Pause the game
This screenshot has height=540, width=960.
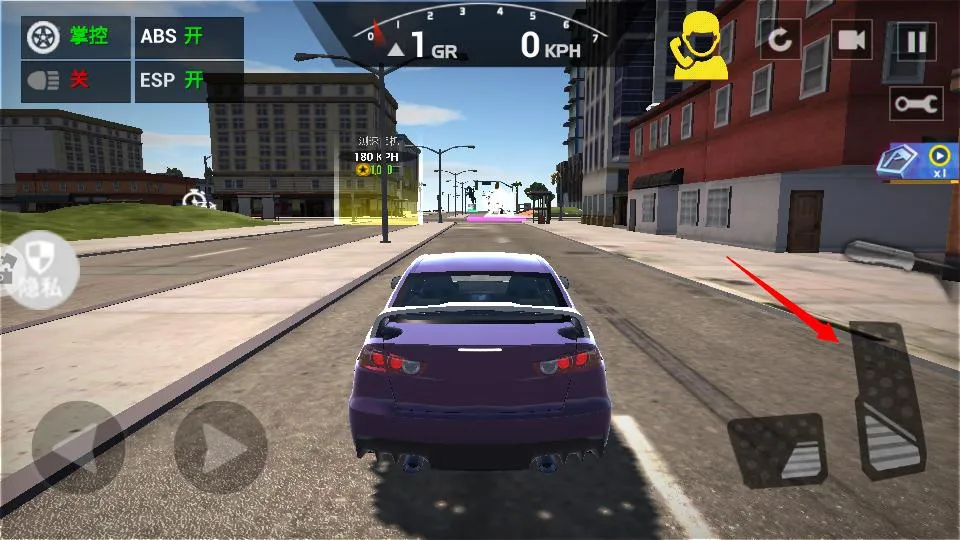[x=915, y=40]
